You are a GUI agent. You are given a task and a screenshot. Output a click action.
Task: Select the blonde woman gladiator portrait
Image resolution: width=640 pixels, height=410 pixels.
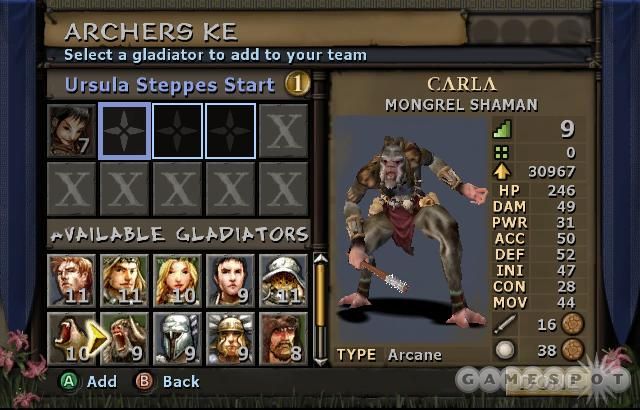[178, 279]
